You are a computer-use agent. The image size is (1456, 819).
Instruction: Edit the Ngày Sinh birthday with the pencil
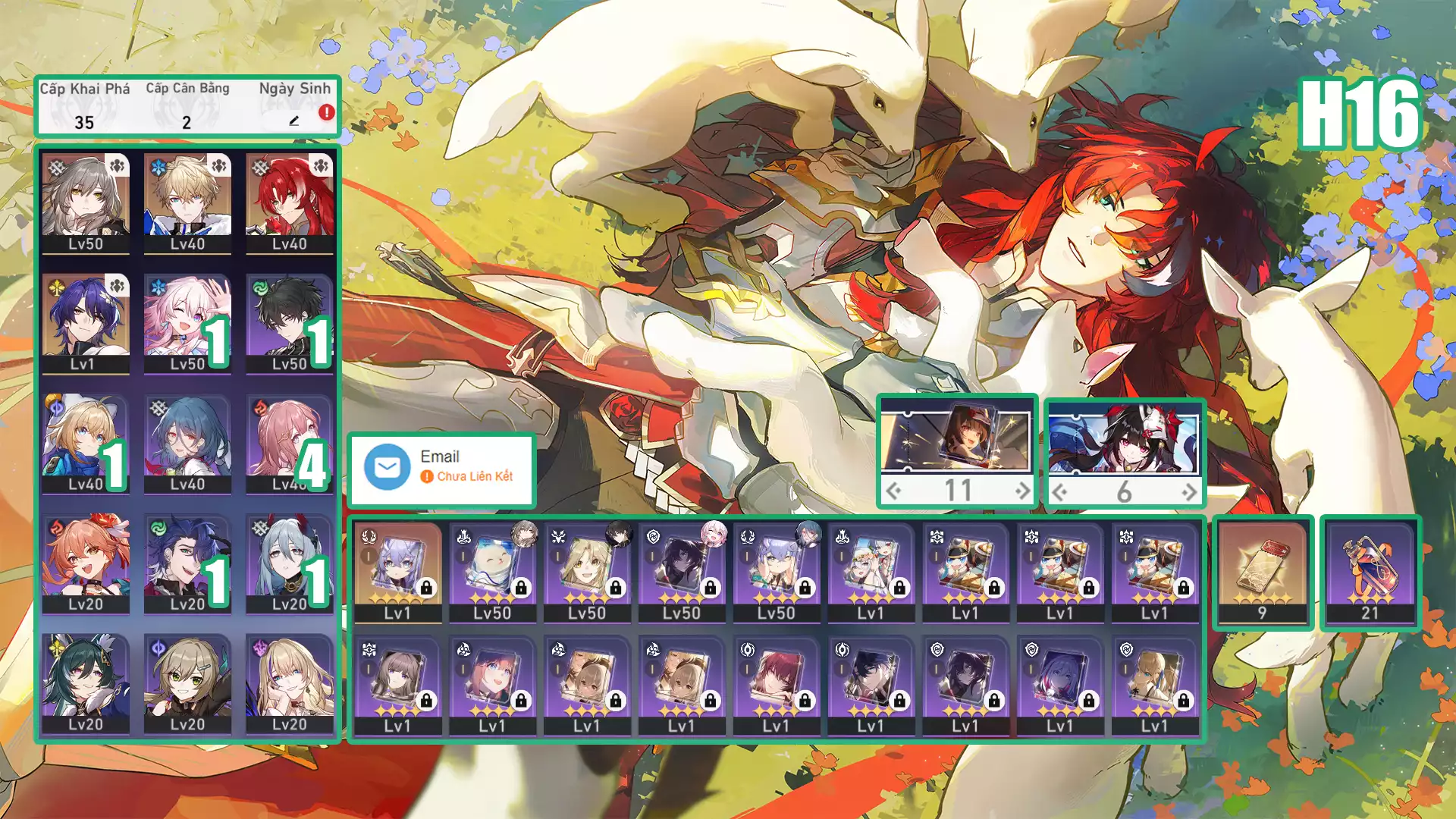tap(294, 121)
